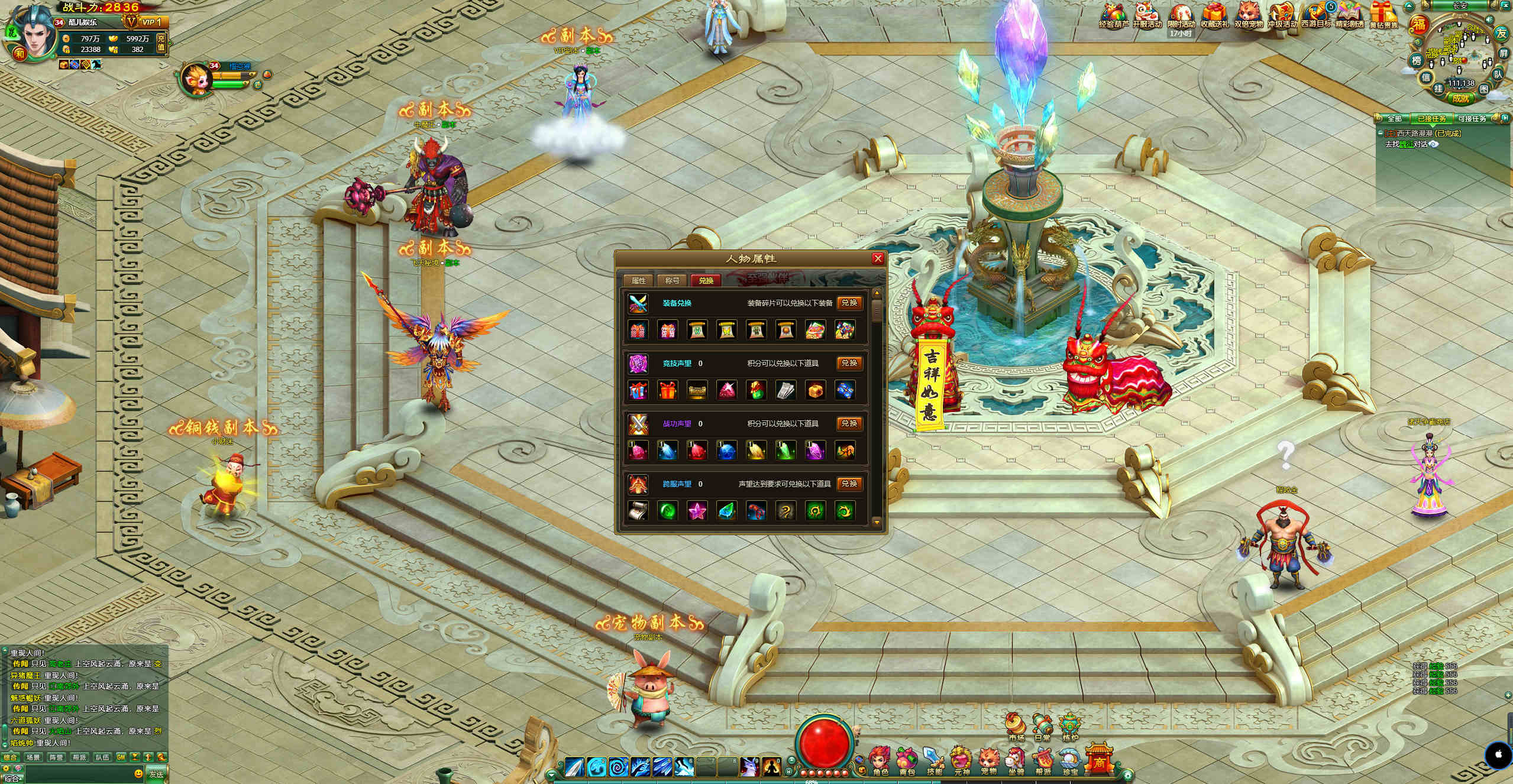Open the 称号 titles tab
The image size is (1513, 784).
pos(673,280)
